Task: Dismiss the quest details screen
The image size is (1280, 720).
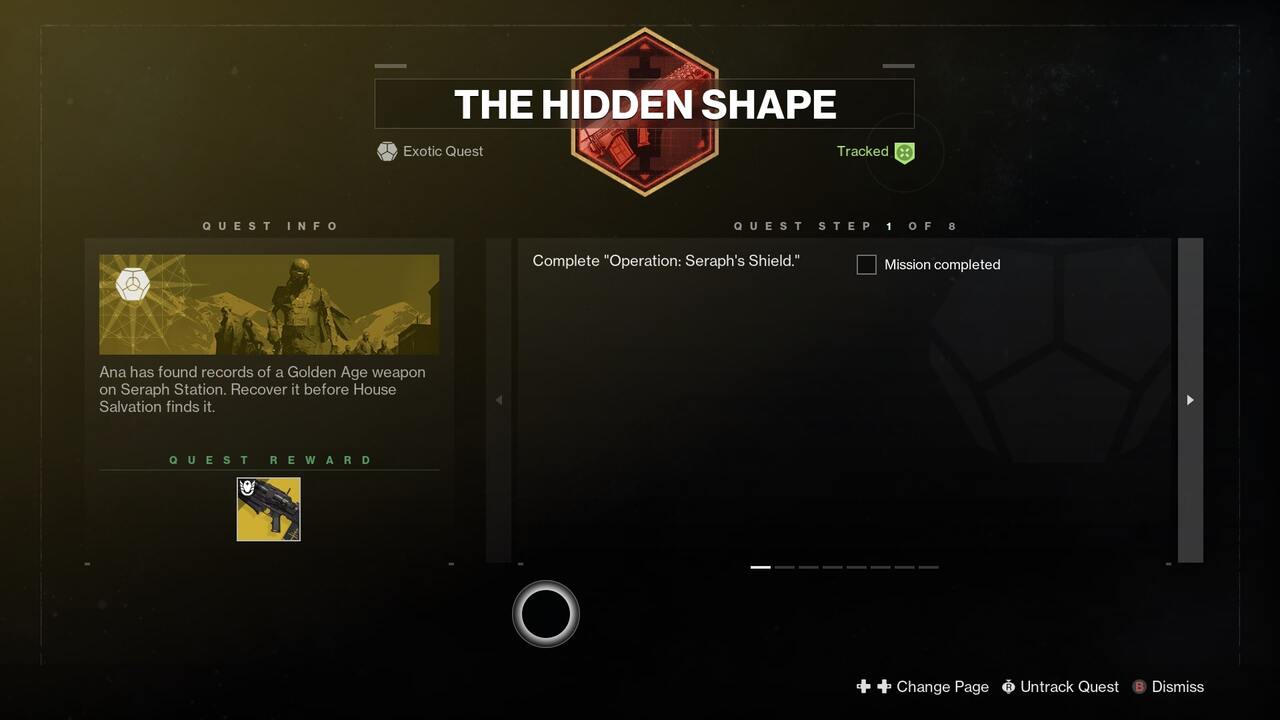Action: point(1177,687)
